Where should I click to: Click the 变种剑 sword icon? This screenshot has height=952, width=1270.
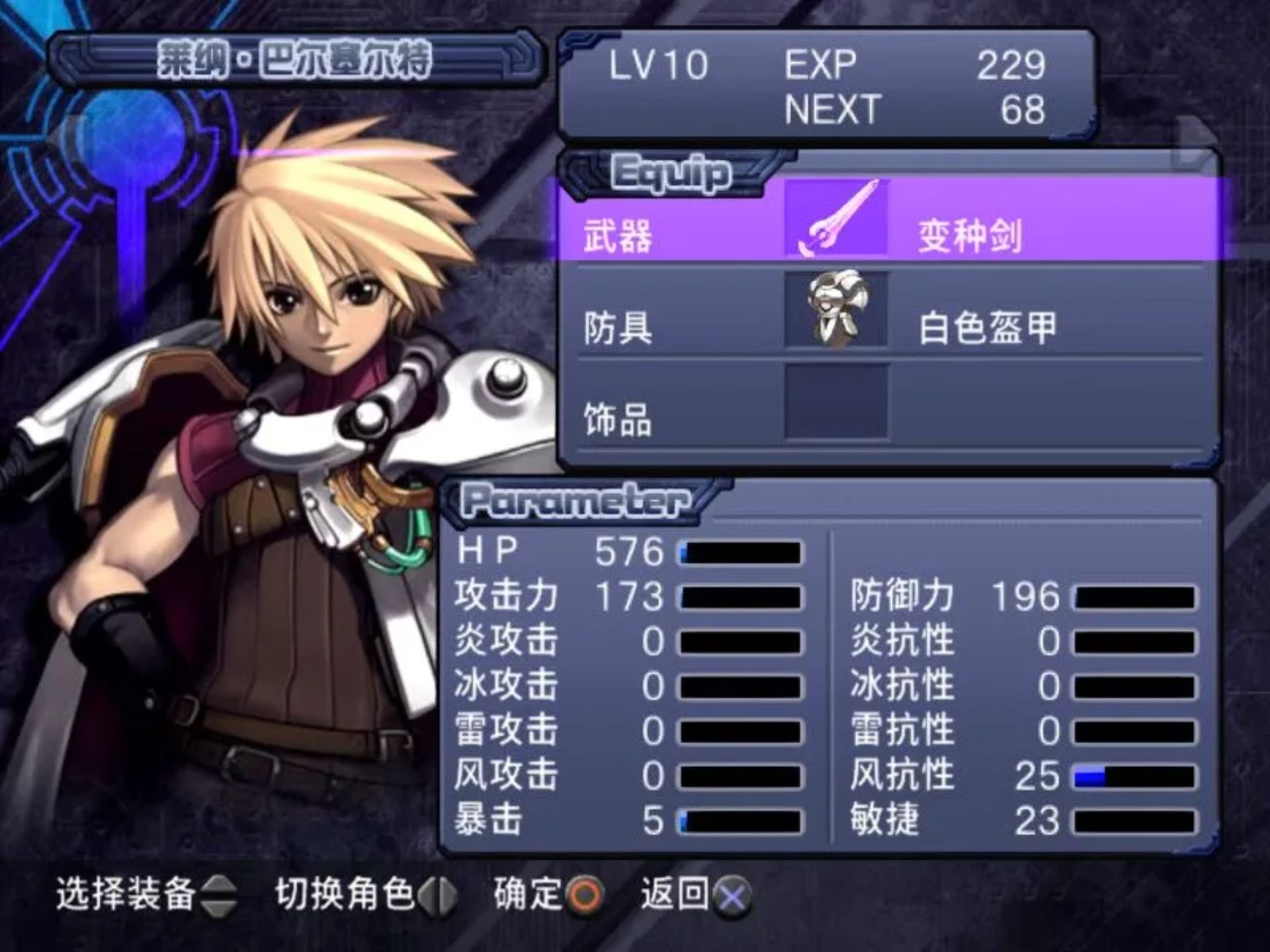[x=836, y=218]
